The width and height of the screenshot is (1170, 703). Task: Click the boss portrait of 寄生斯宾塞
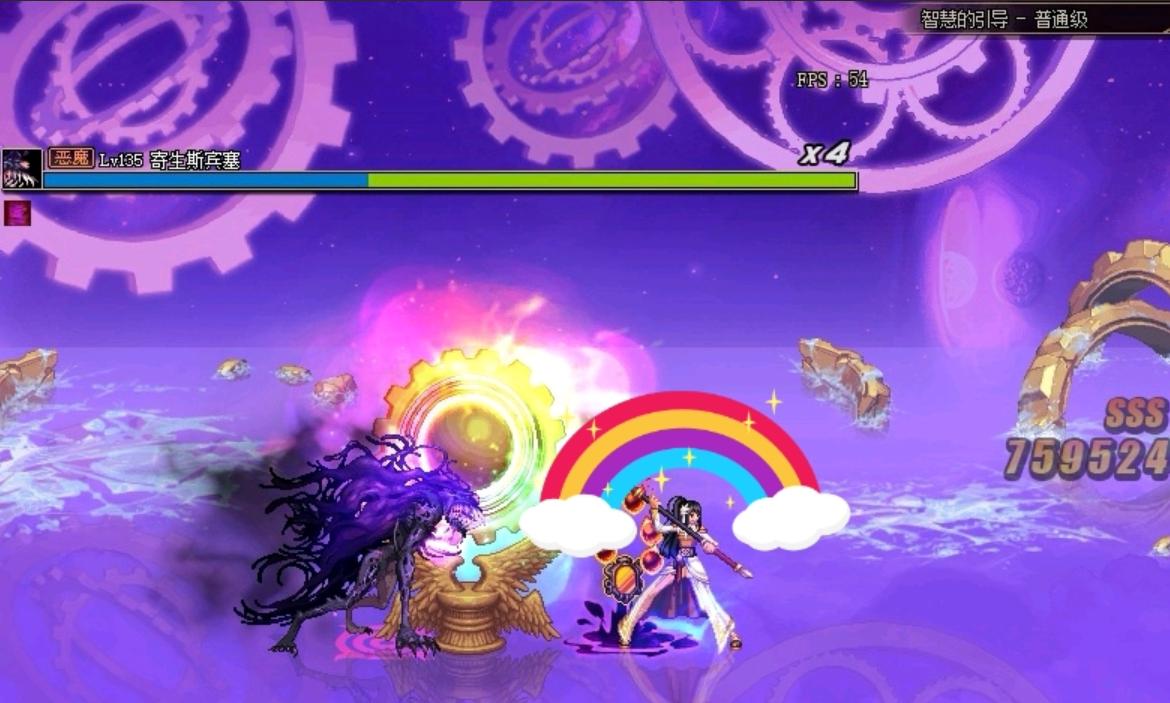click(21, 169)
